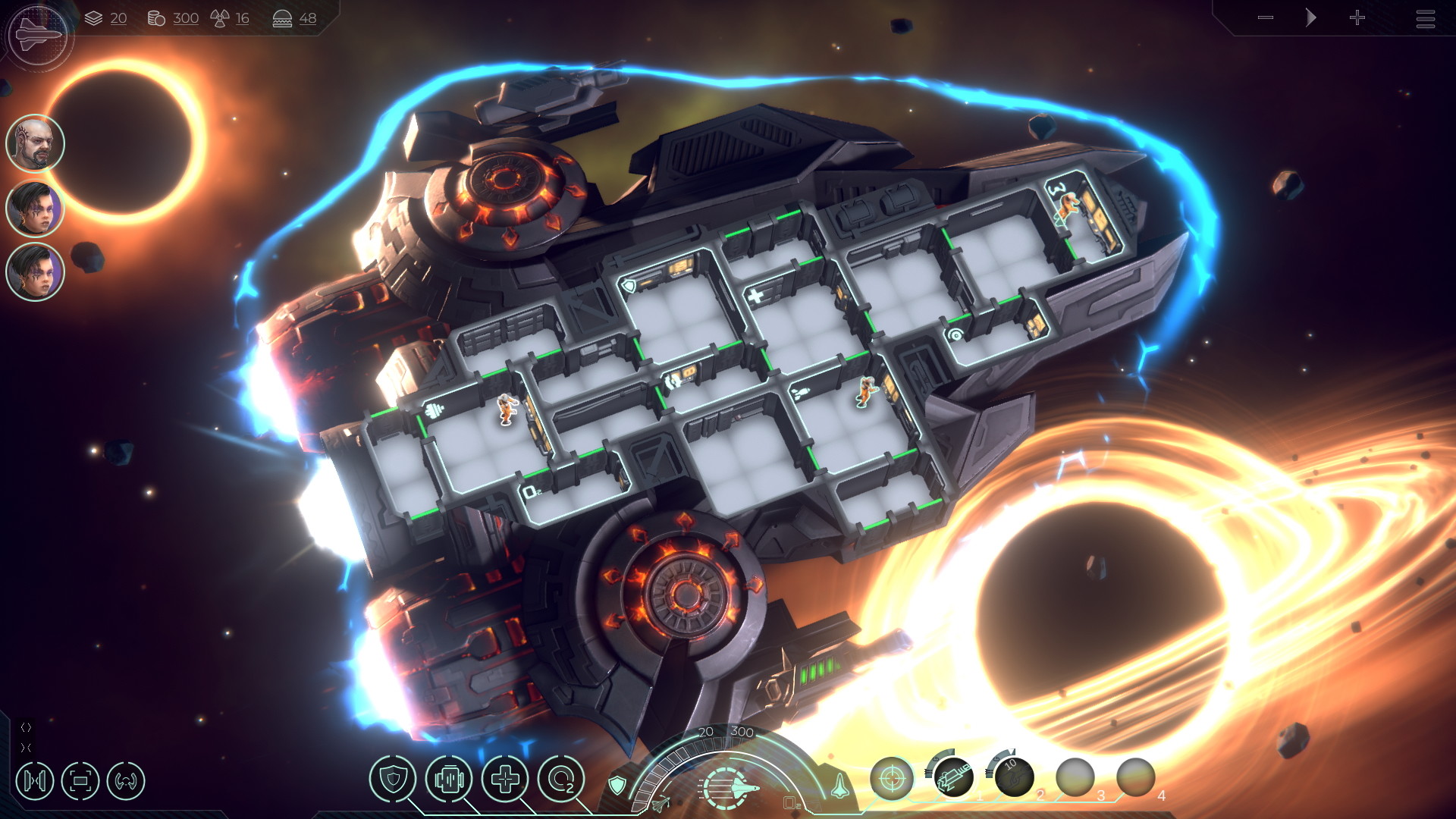
Task: Toggle pause with the play arrow top-right
Action: [x=1310, y=18]
